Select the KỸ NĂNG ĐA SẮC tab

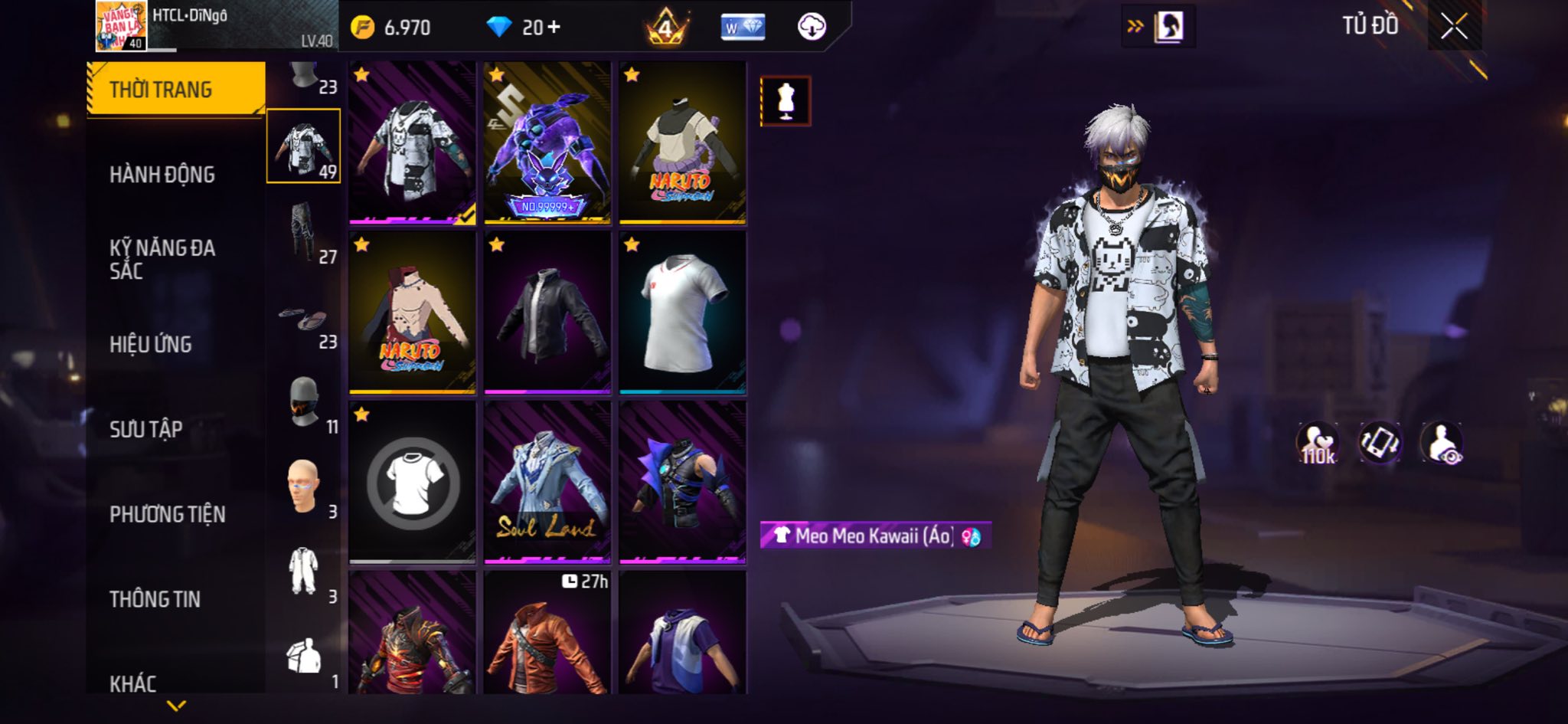tap(162, 259)
